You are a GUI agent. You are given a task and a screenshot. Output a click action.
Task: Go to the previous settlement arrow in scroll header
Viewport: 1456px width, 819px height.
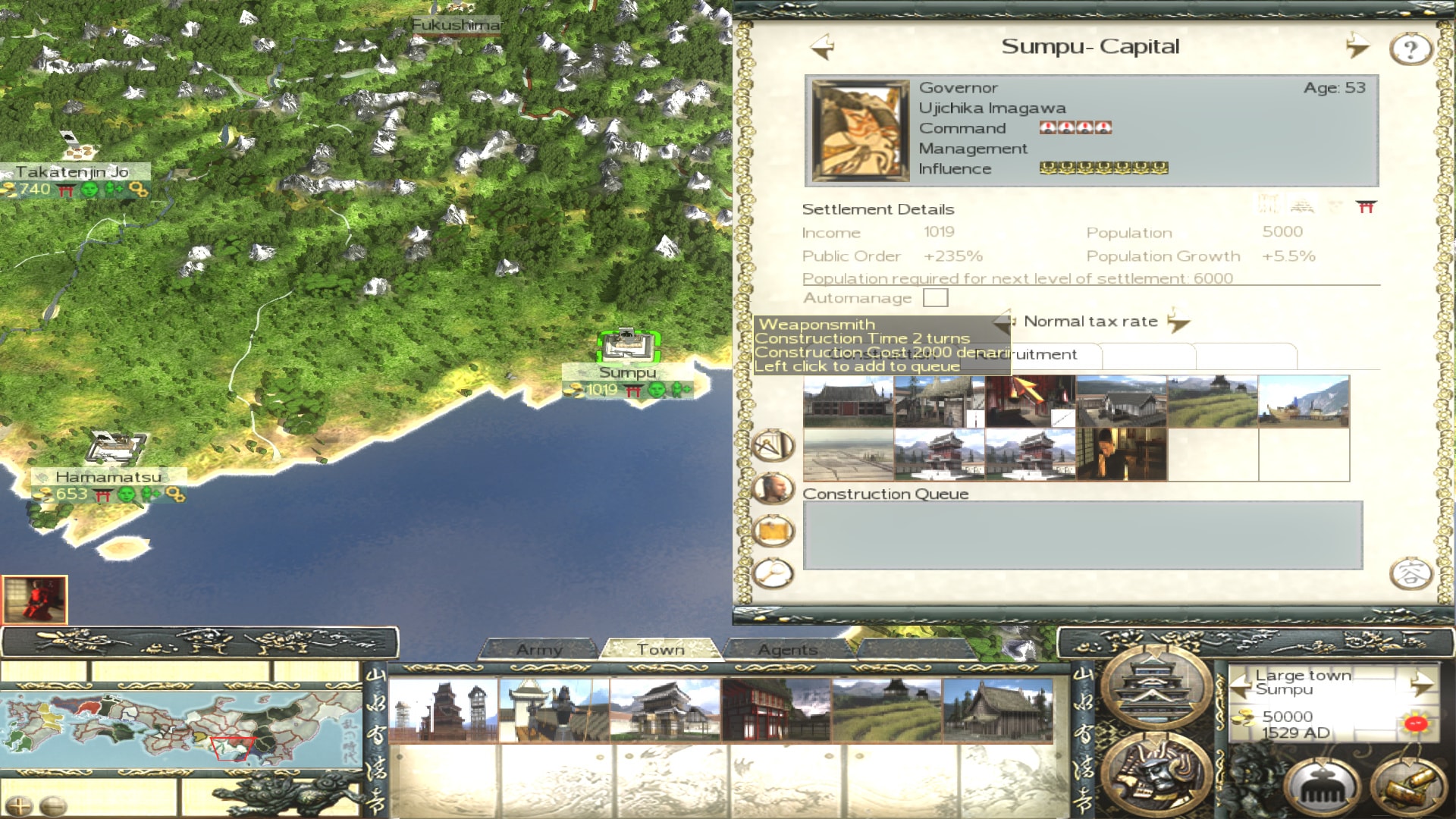[823, 47]
